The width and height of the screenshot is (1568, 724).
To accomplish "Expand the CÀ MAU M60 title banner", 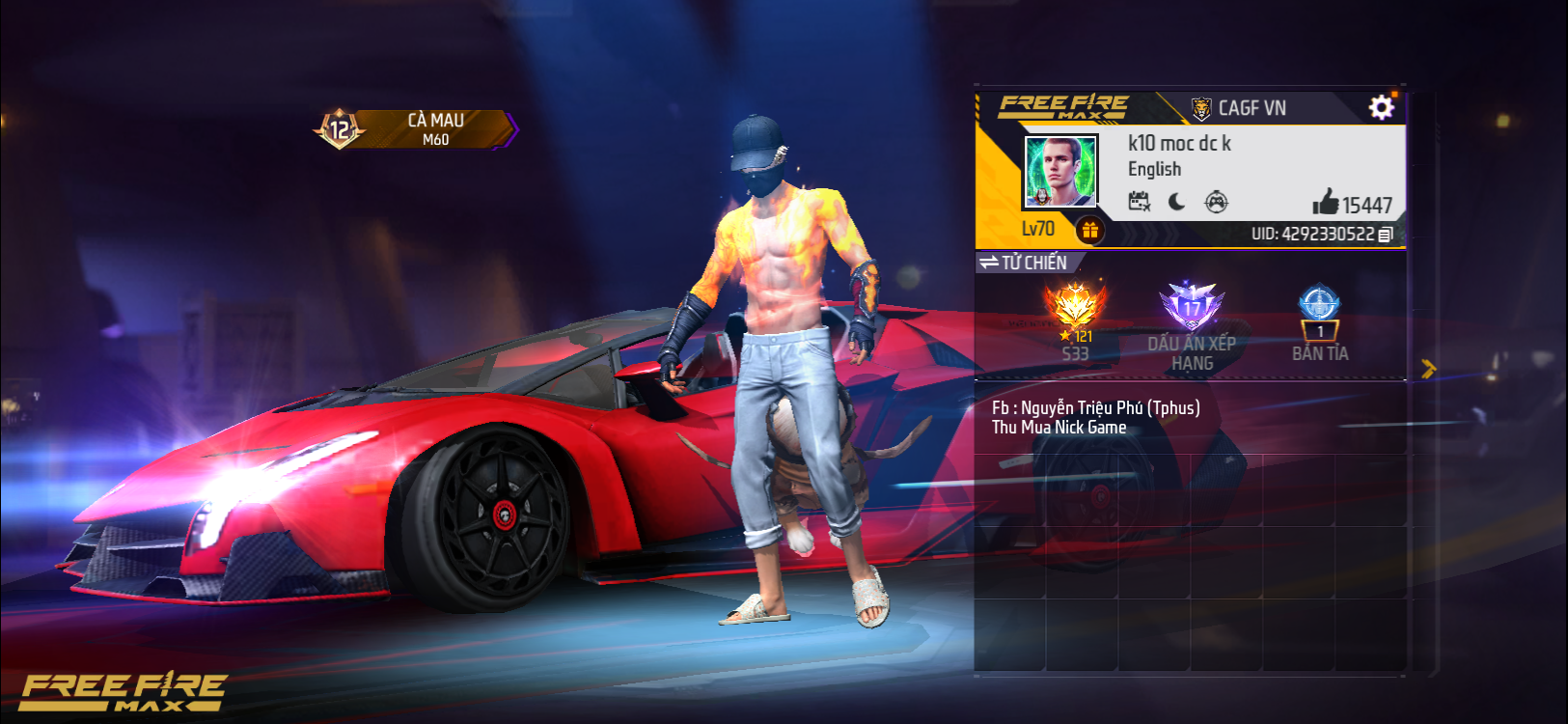I will pos(434,128).
